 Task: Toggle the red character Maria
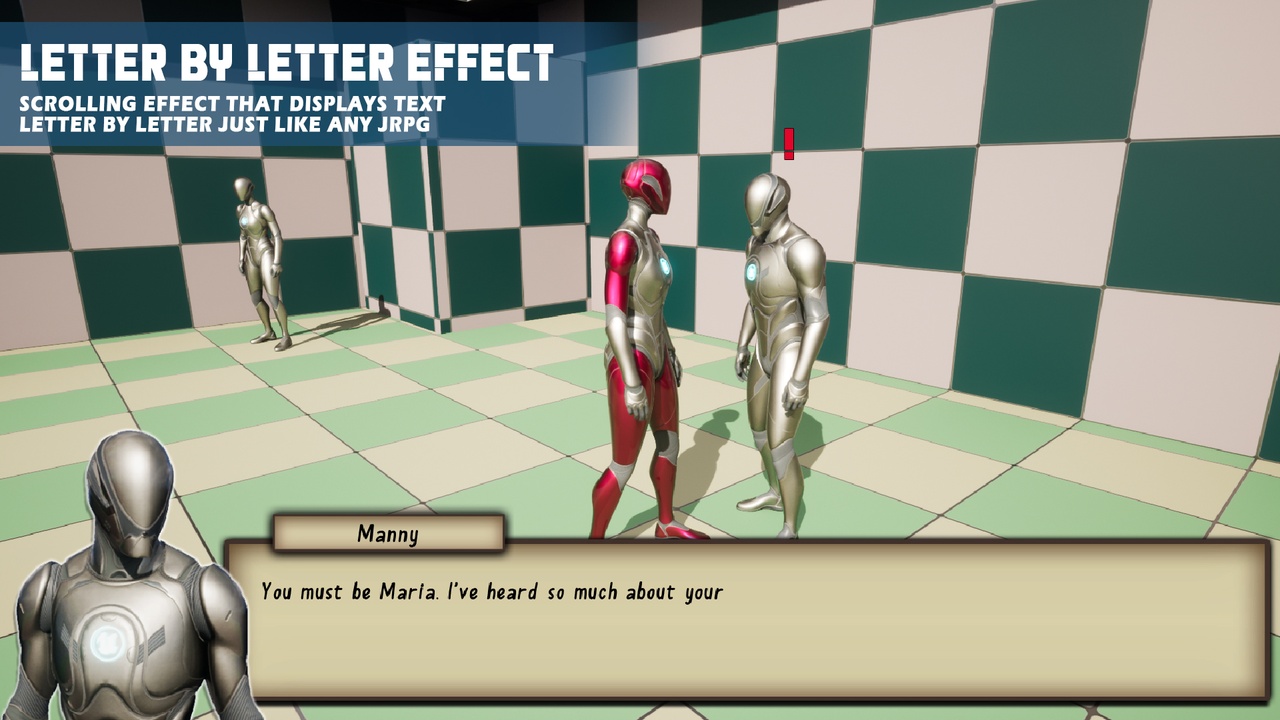[645, 330]
